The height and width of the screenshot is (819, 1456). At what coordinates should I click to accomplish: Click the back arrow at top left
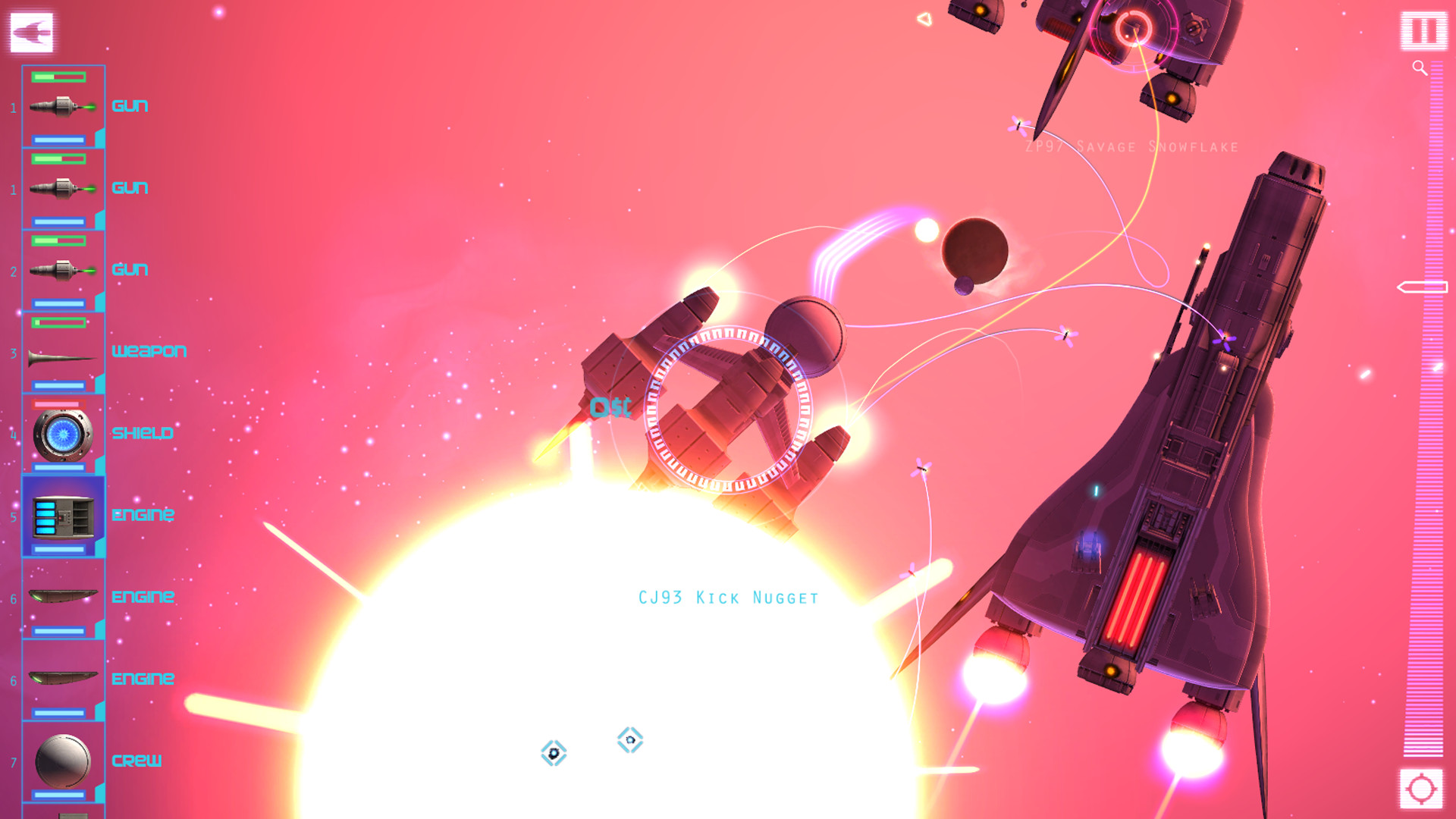click(x=30, y=31)
